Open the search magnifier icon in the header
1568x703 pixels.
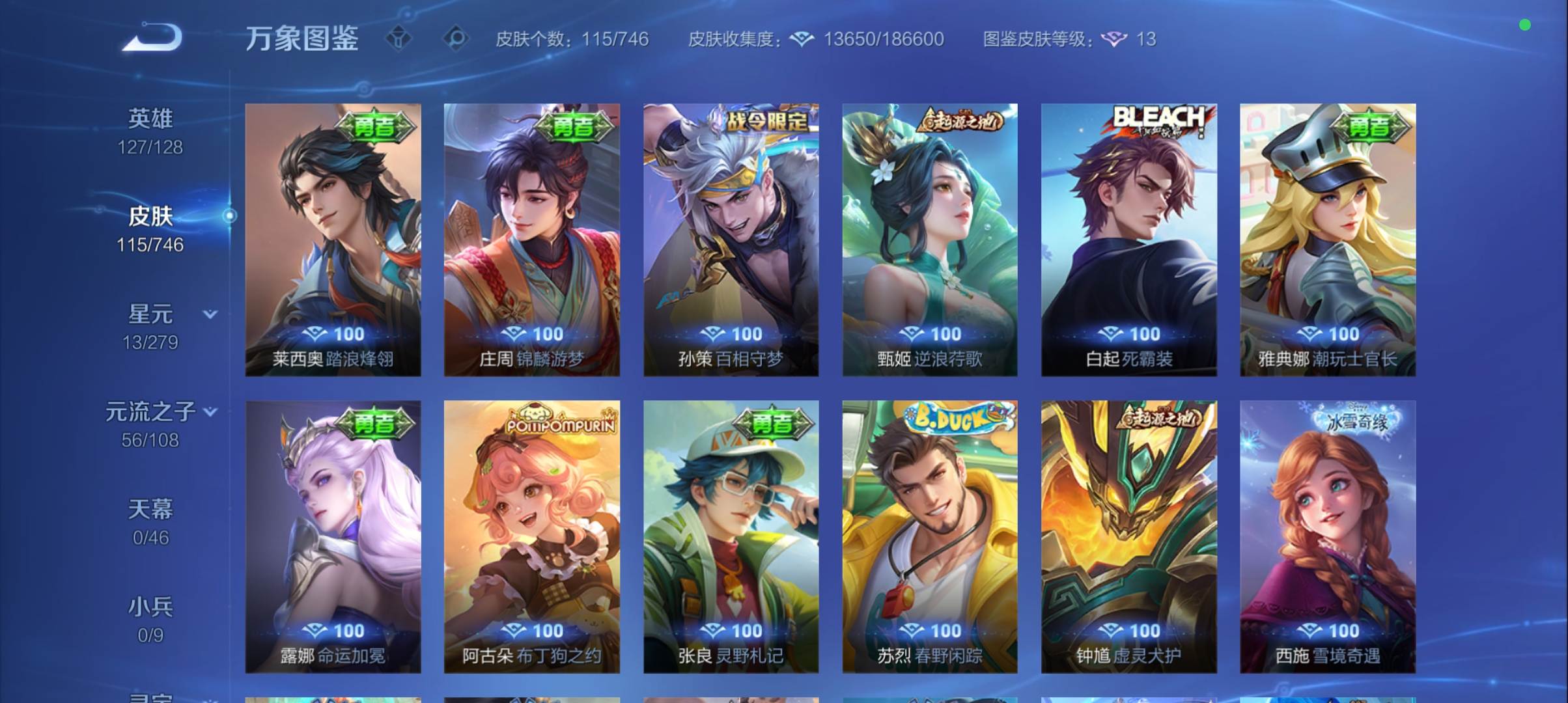455,39
